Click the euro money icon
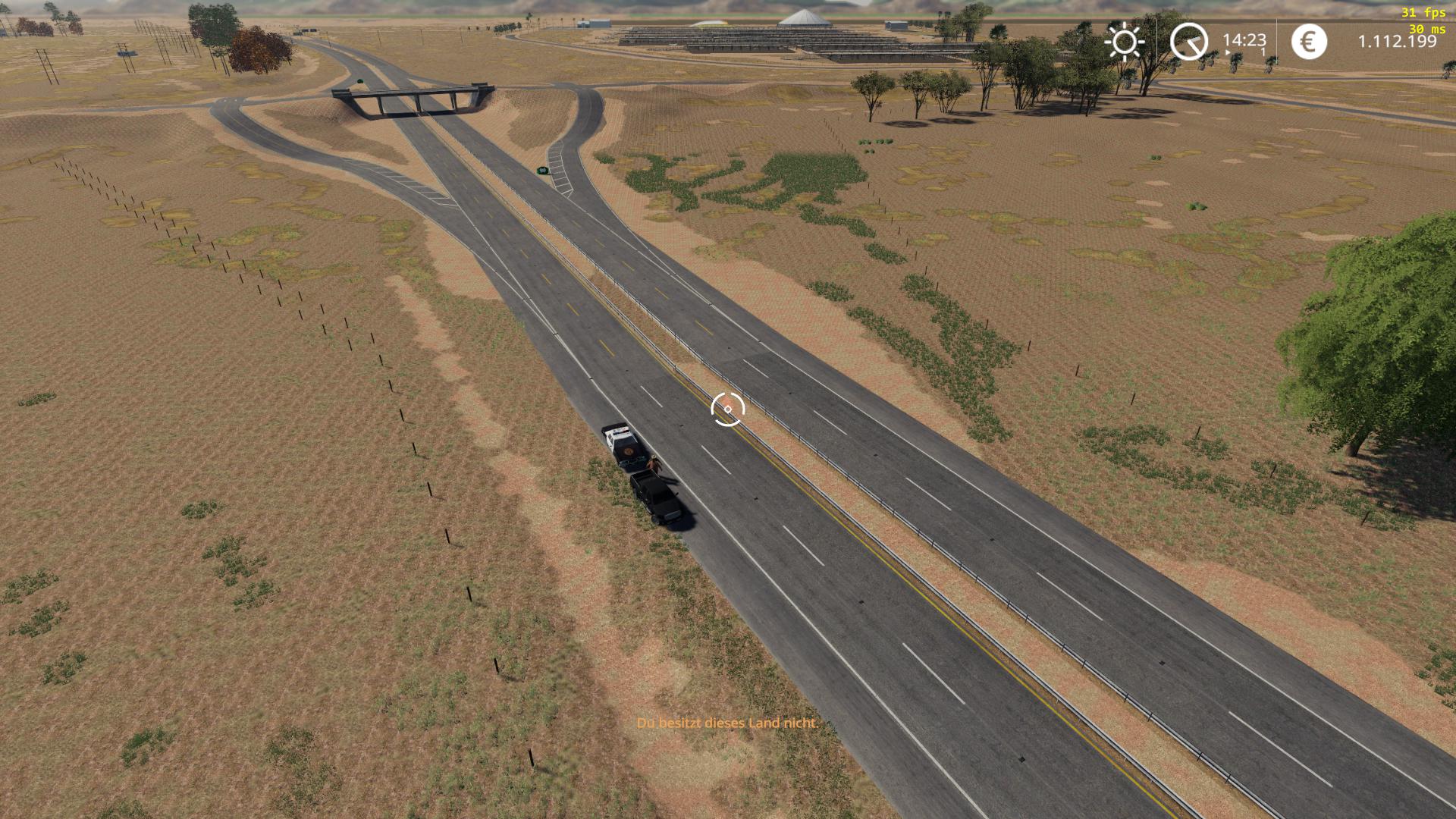The width and height of the screenshot is (1456, 819). [x=1309, y=41]
